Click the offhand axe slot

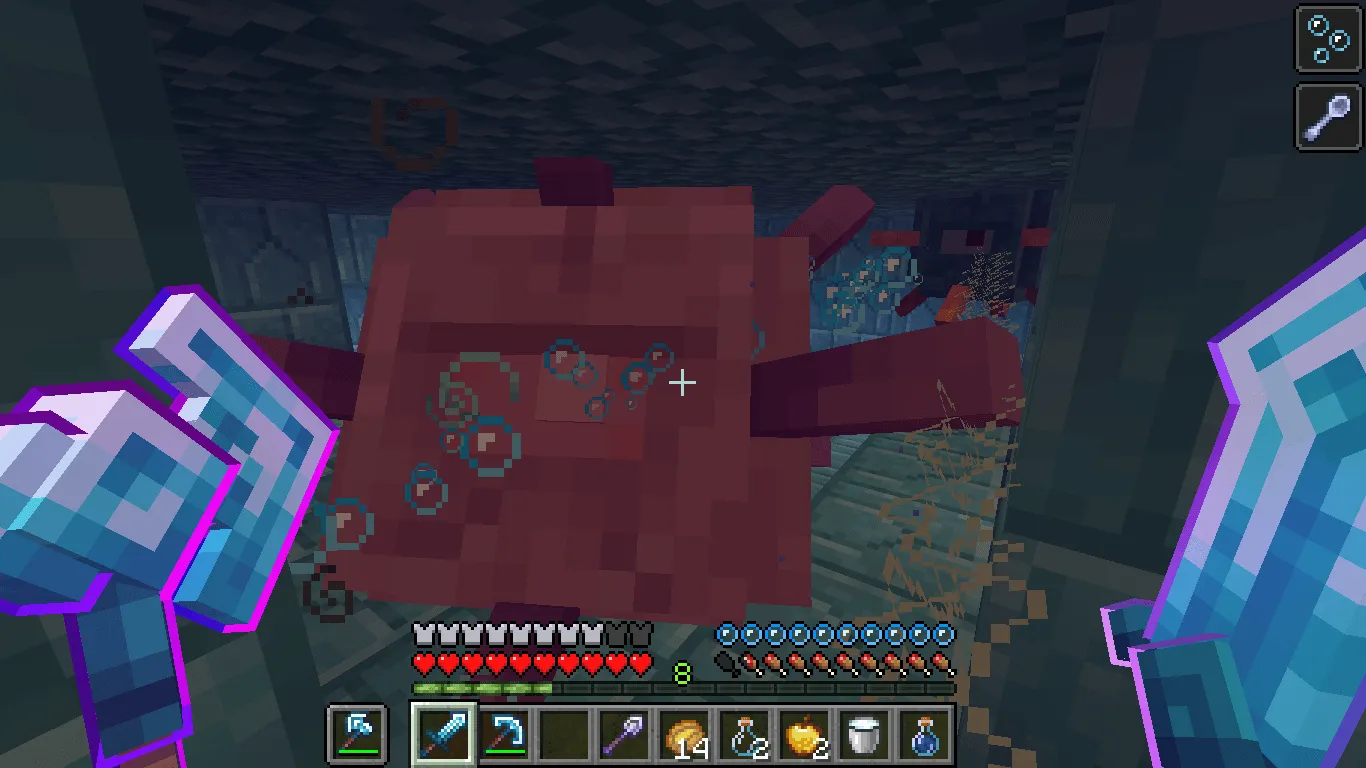click(357, 733)
